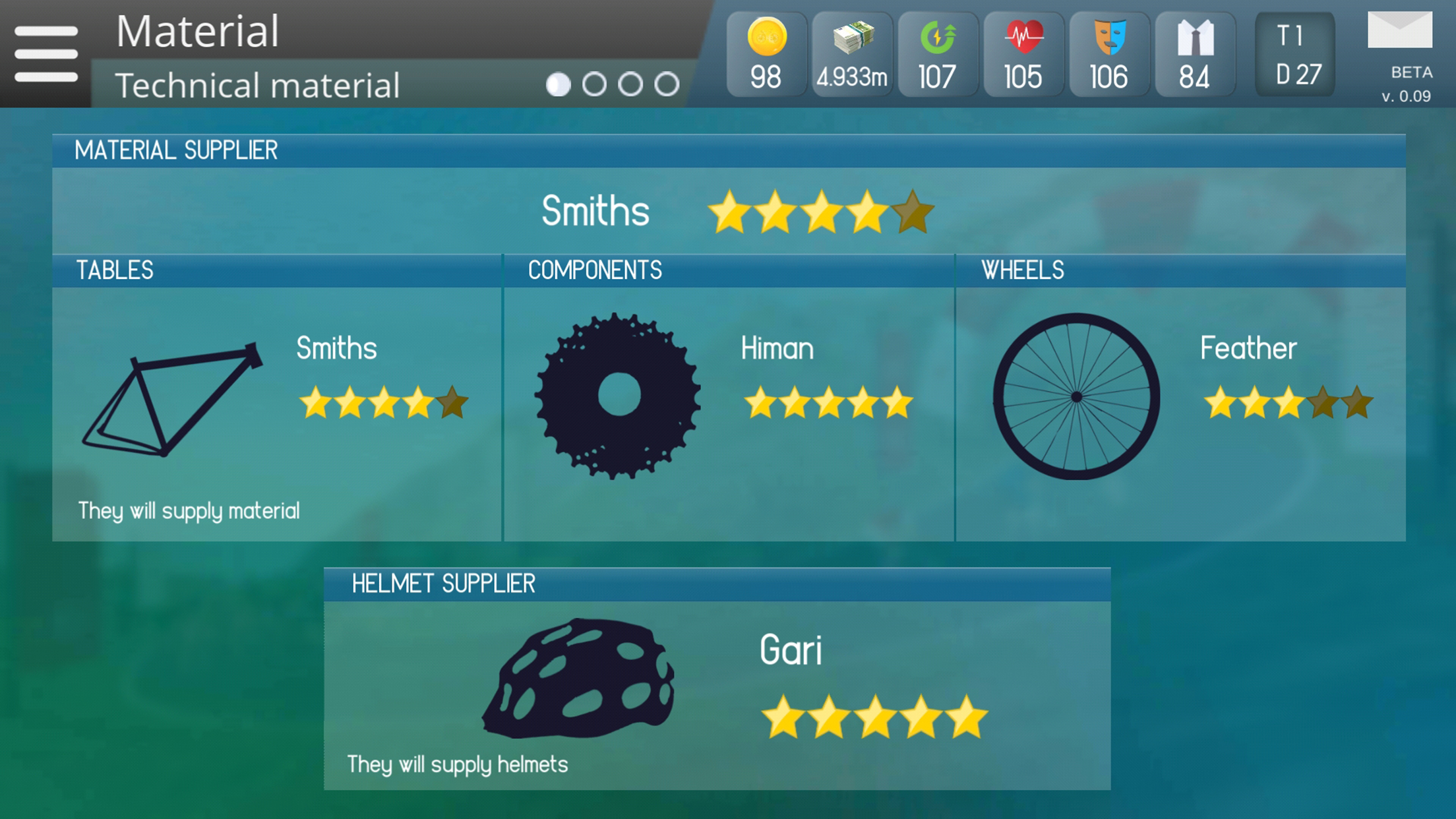Select the gold coin stat button
Viewport: 1456px width, 819px height.
pos(766,54)
